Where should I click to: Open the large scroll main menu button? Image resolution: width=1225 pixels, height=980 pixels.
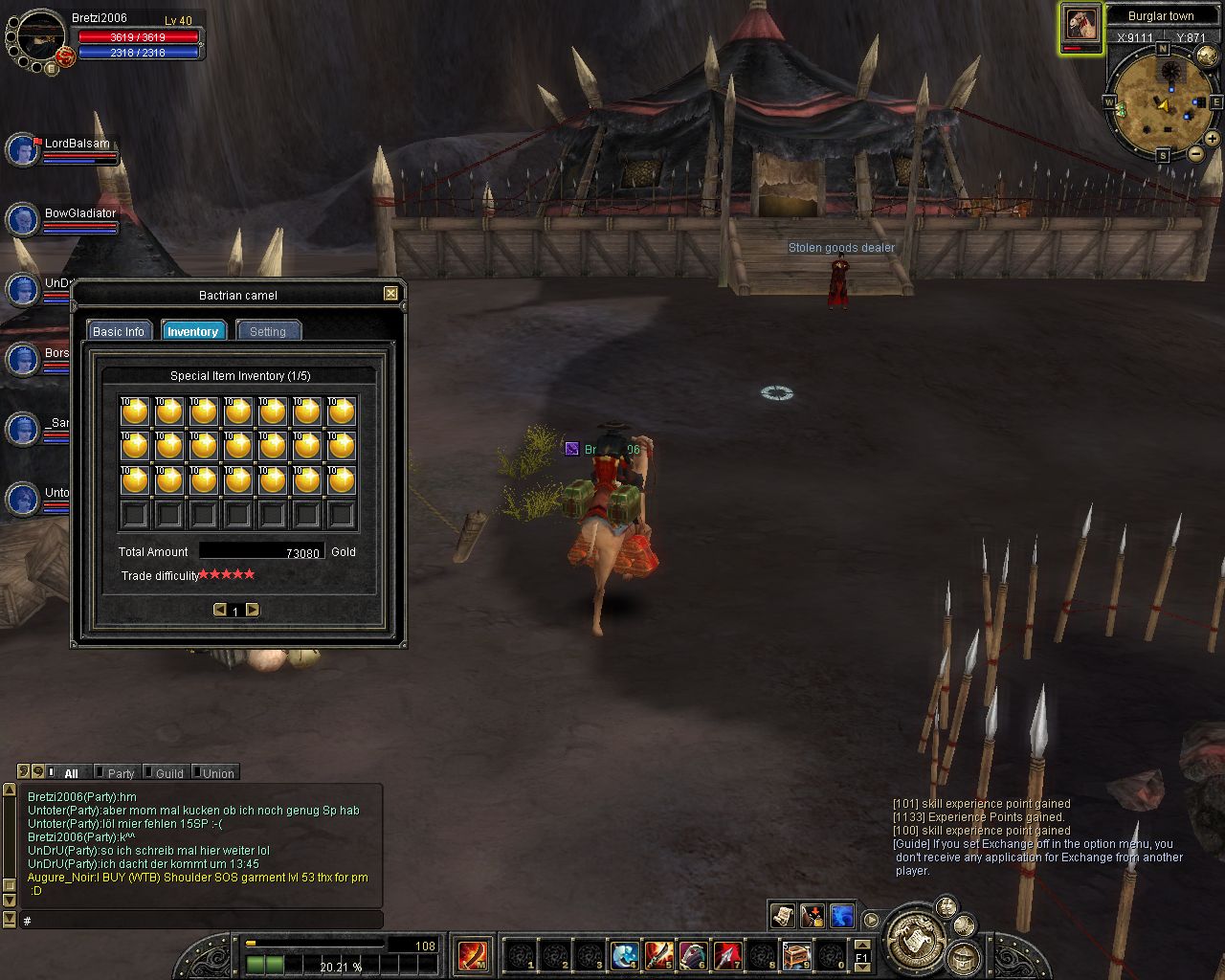(914, 939)
